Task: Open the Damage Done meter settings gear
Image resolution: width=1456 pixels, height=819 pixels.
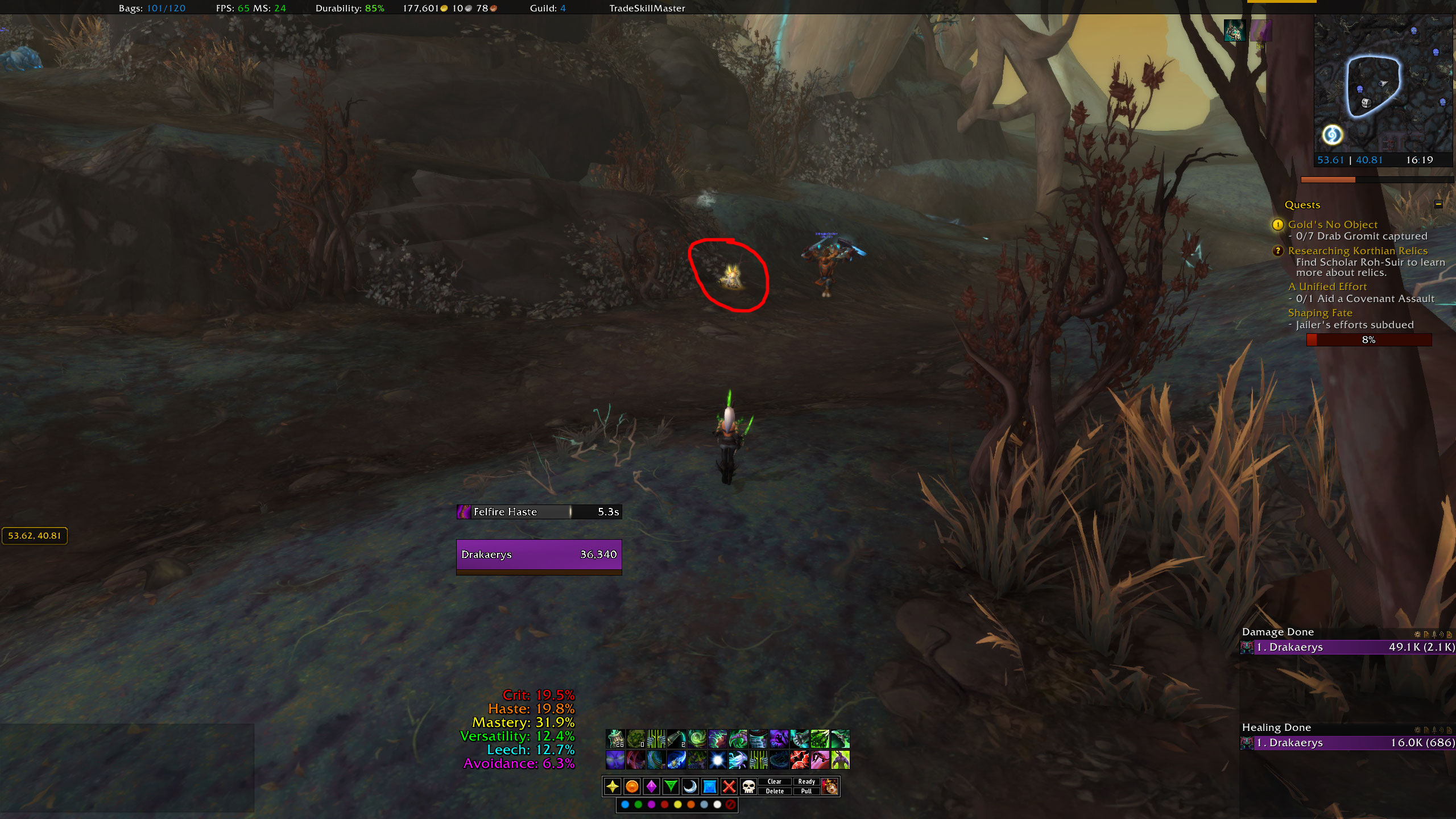Action: [1417, 634]
